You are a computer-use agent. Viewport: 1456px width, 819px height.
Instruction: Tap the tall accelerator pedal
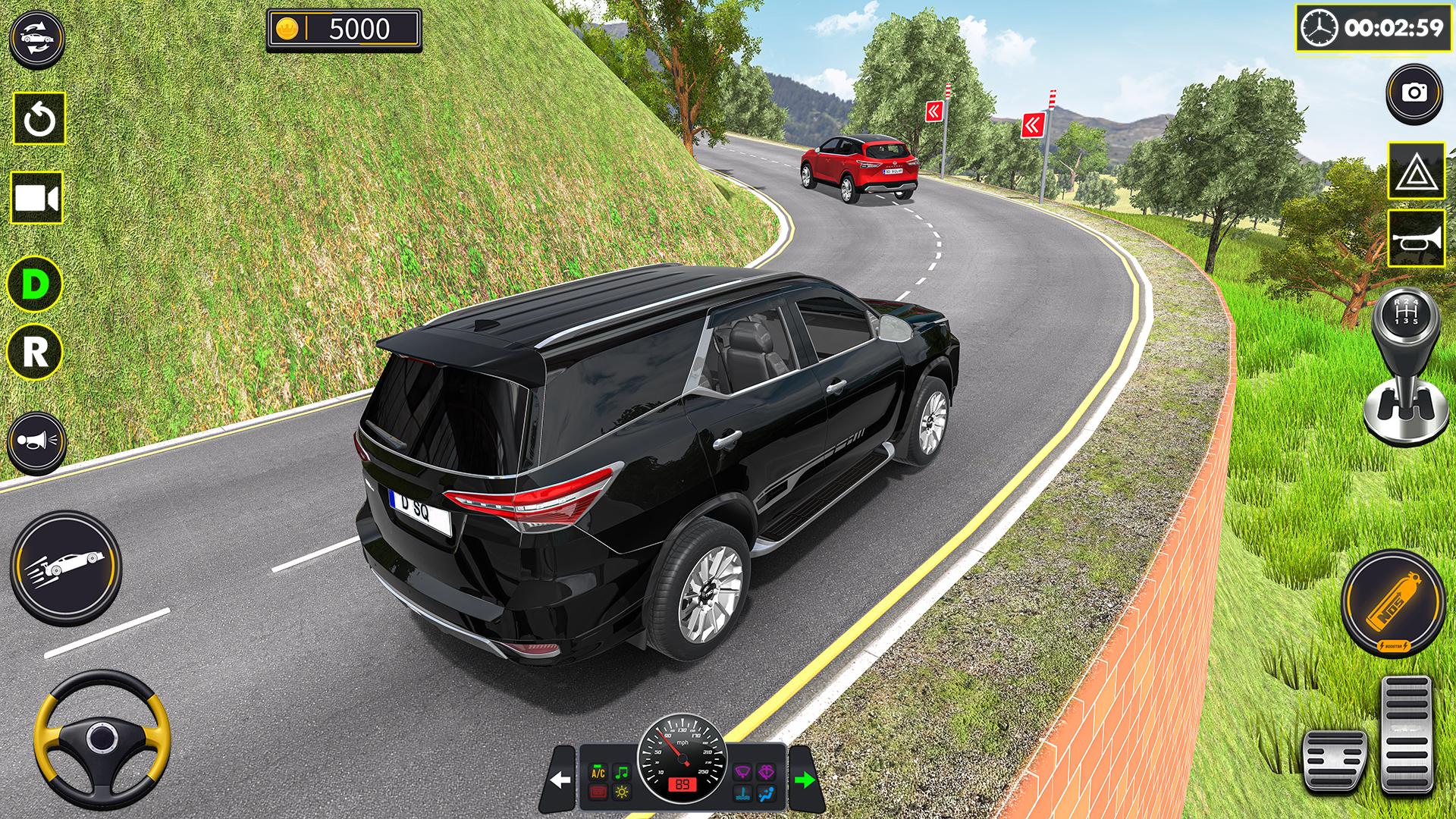click(x=1407, y=736)
